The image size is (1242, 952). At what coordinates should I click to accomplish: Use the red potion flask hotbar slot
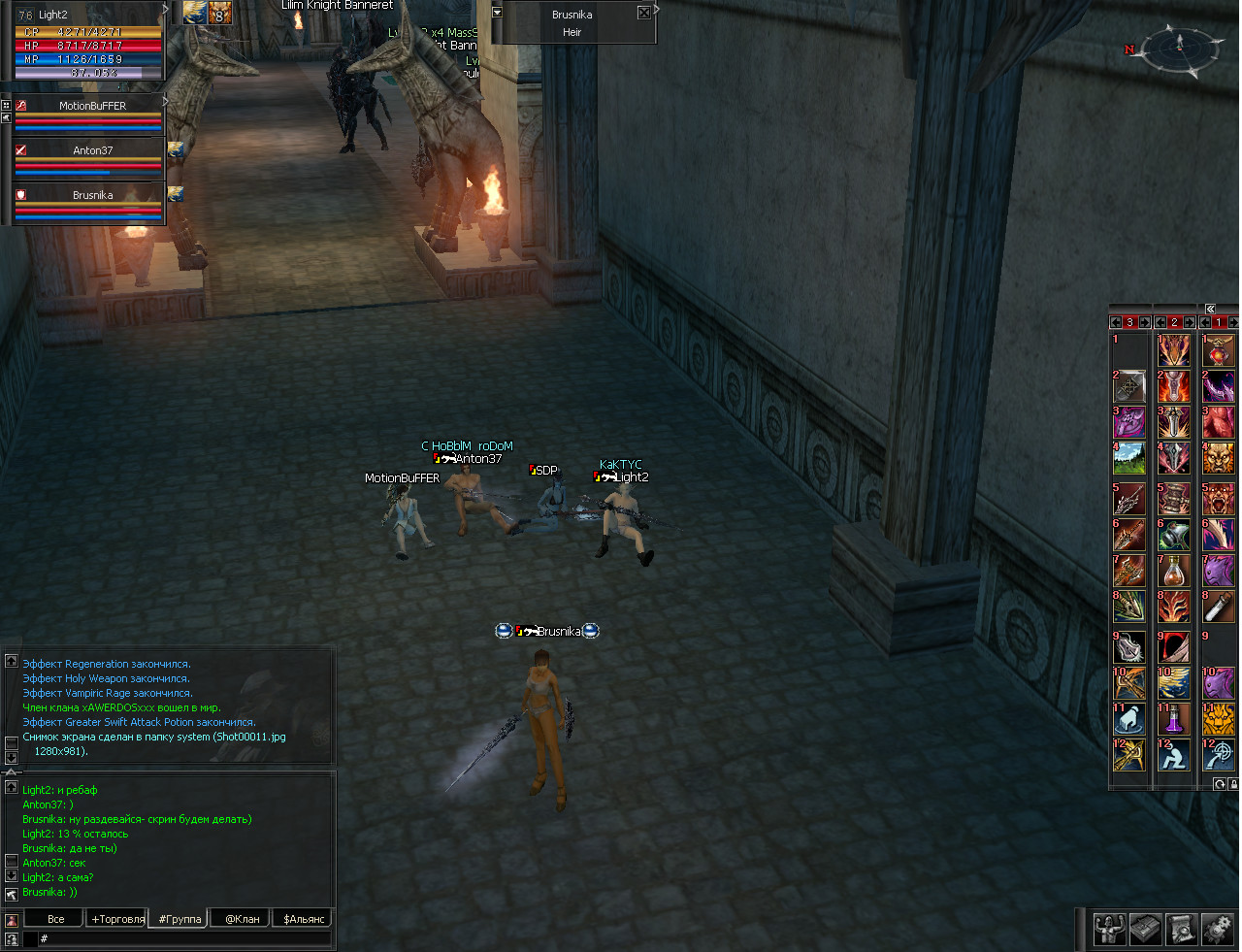pos(1174,570)
